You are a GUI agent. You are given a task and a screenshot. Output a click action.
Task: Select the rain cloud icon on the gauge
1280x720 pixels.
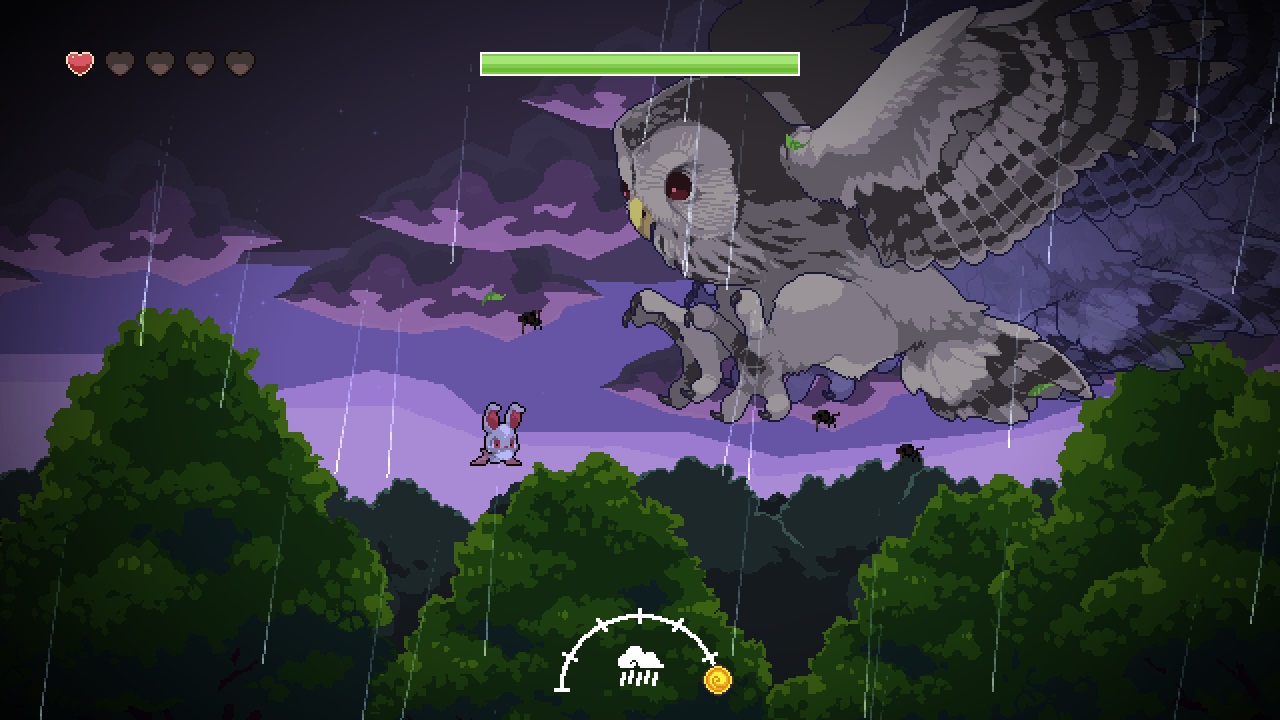coord(640,657)
